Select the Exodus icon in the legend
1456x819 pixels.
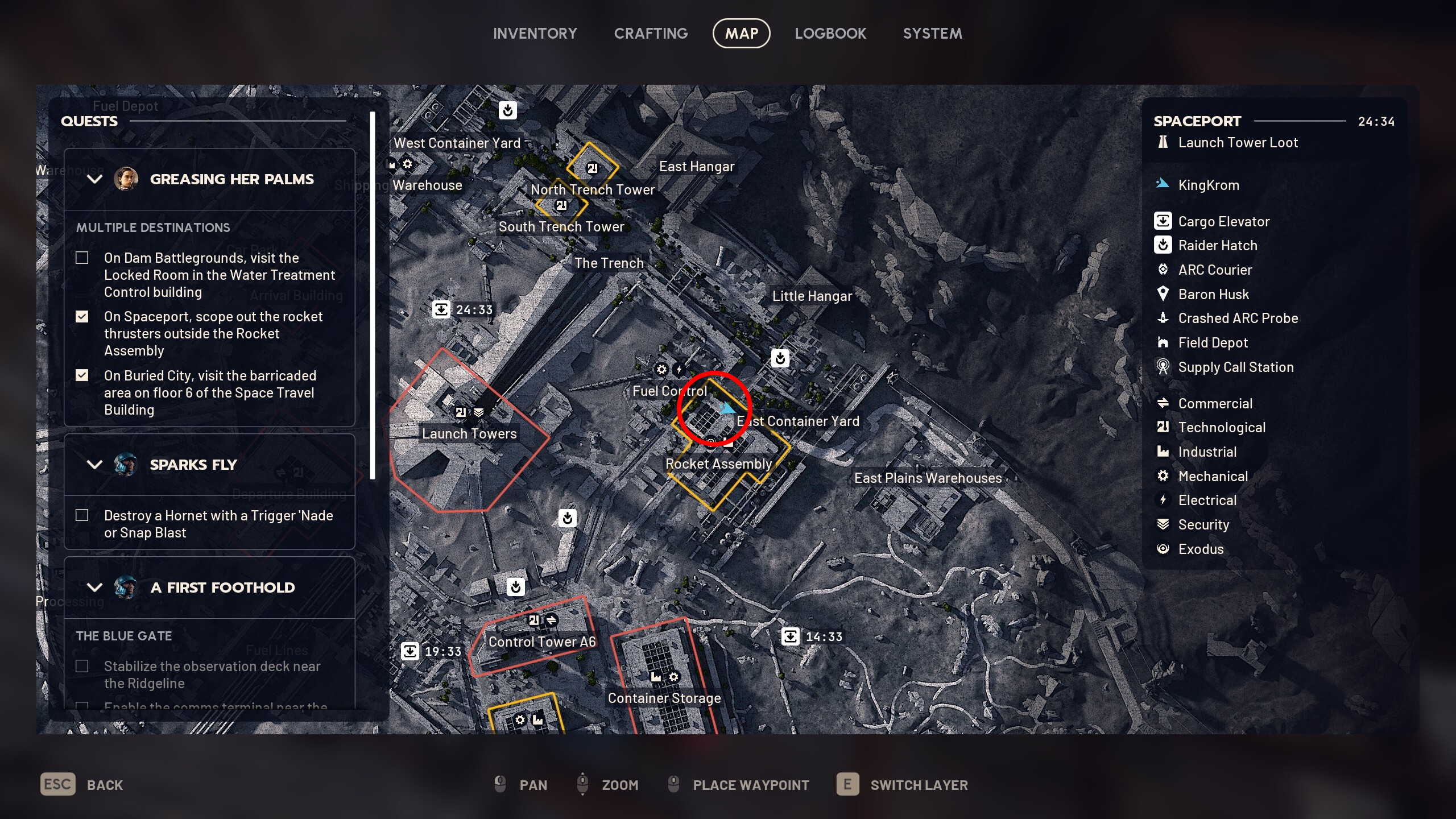[1163, 549]
